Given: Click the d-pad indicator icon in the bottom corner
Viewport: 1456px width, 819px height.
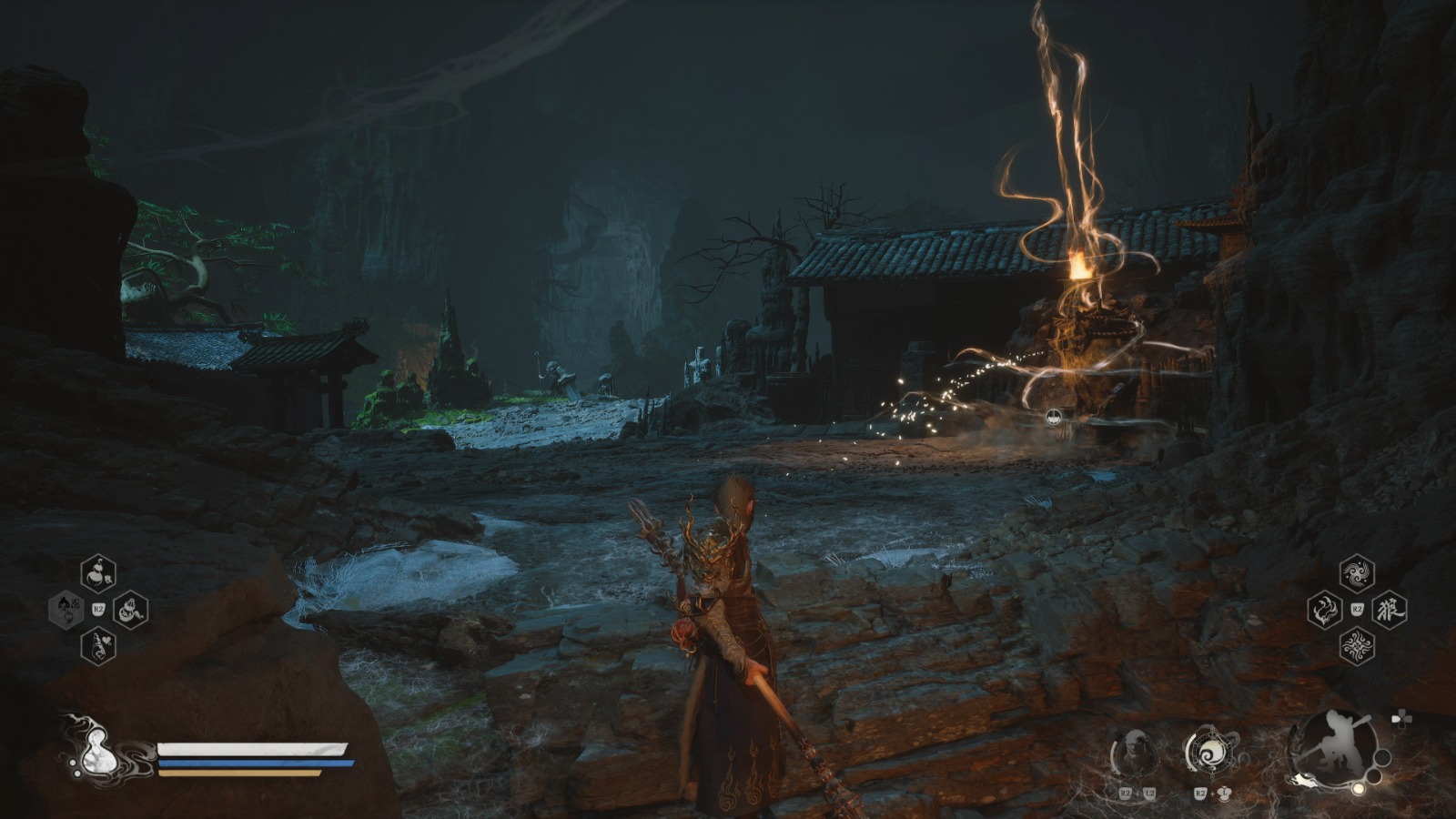Looking at the screenshot, I should coord(1401,717).
